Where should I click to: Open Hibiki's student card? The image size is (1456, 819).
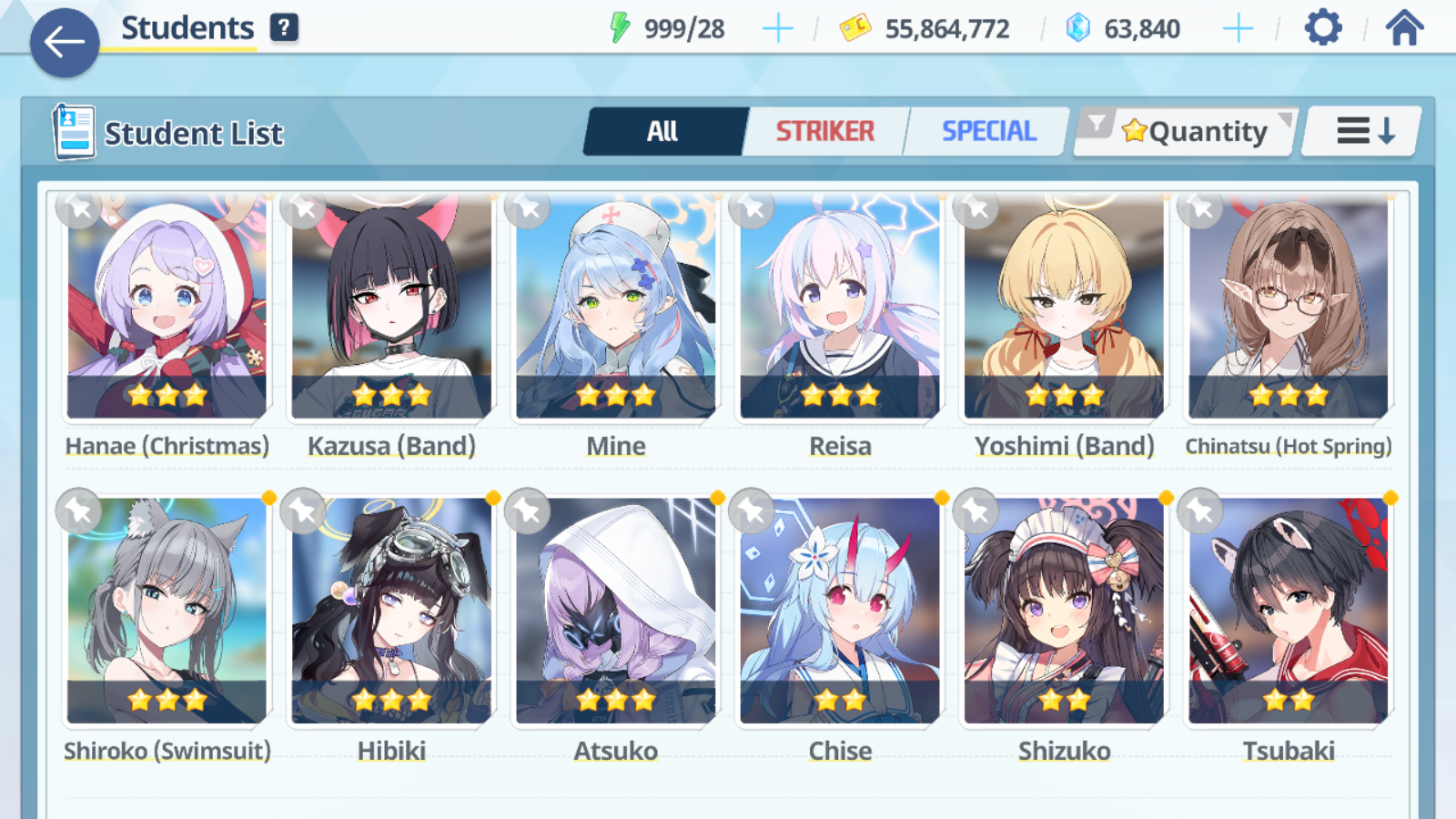[x=391, y=612]
